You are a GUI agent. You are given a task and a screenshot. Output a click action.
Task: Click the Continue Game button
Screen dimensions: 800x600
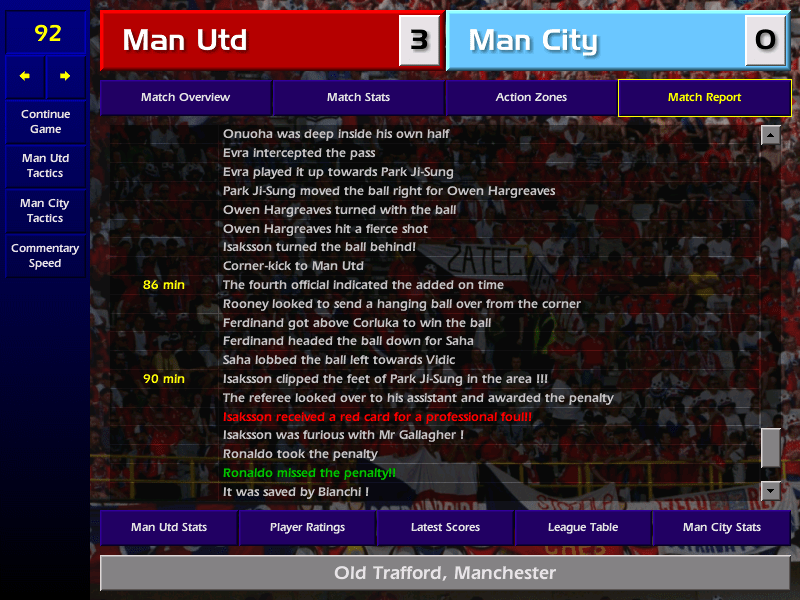tap(45, 122)
